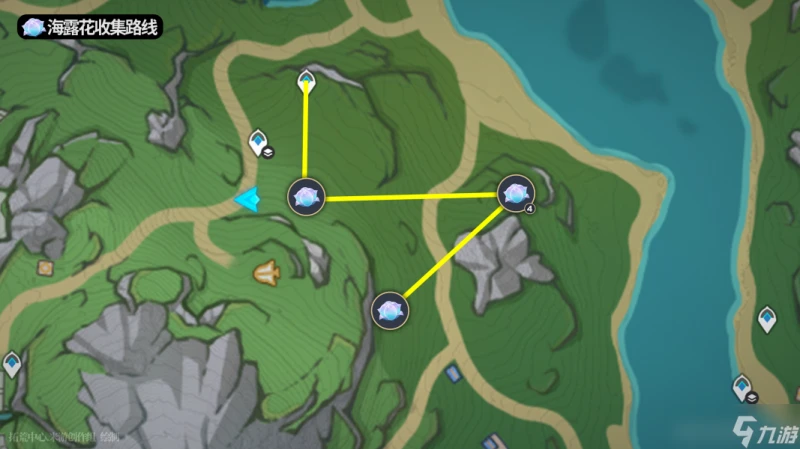This screenshot has height=449, width=800.
Task: Click the cyan player position arrow
Action: [246, 200]
